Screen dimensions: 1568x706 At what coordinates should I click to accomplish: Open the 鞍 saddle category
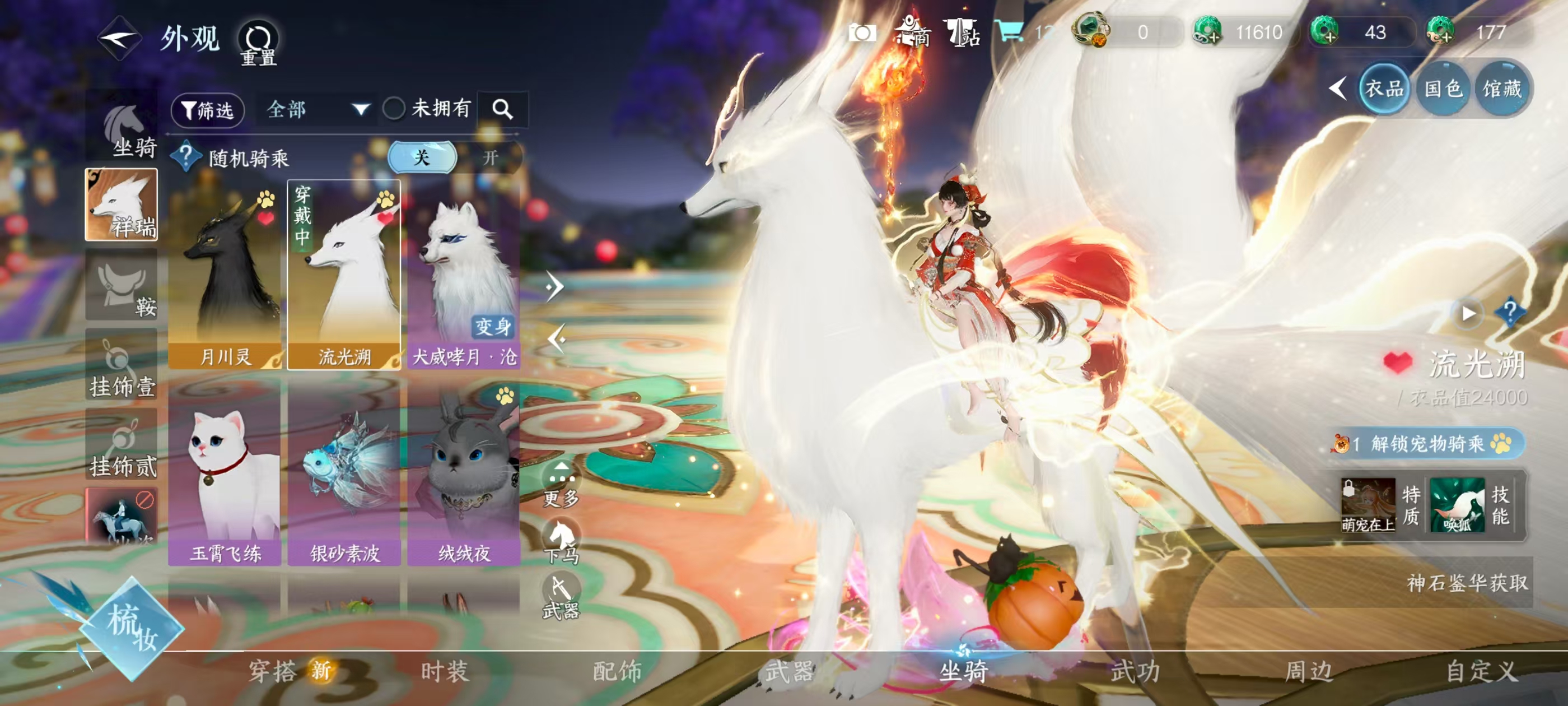122,285
